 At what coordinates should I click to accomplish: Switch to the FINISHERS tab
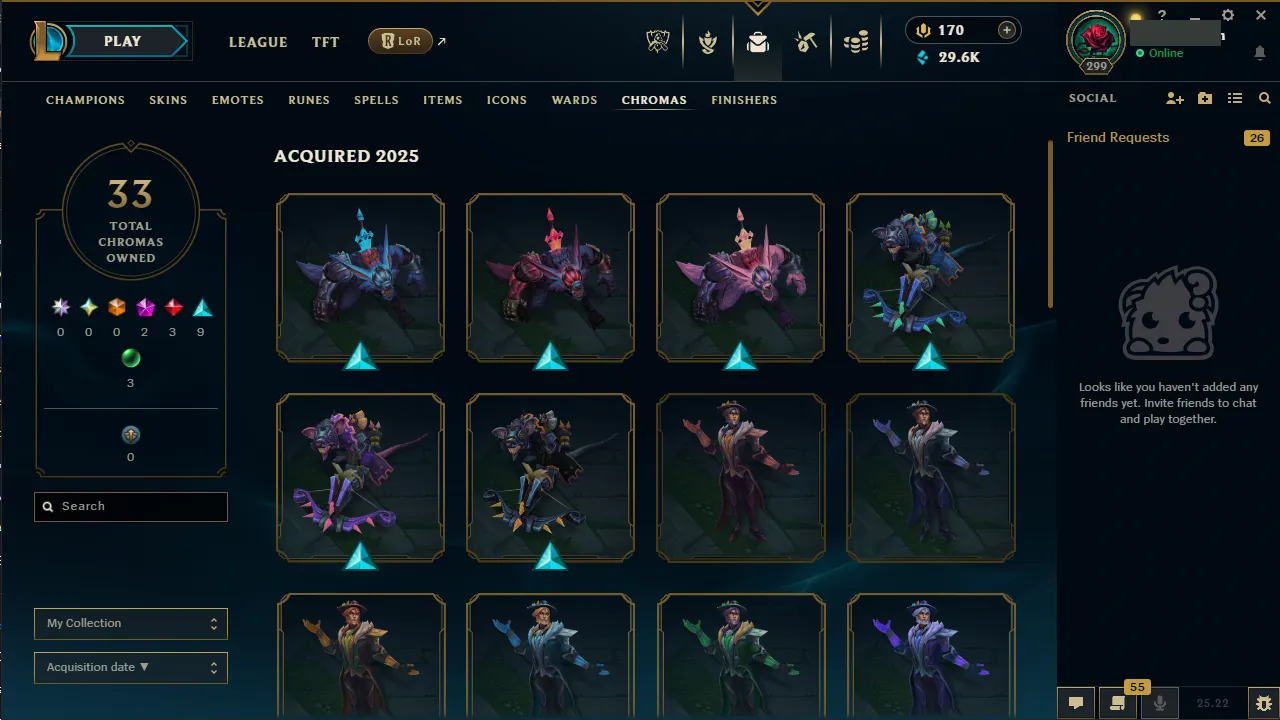pos(744,100)
